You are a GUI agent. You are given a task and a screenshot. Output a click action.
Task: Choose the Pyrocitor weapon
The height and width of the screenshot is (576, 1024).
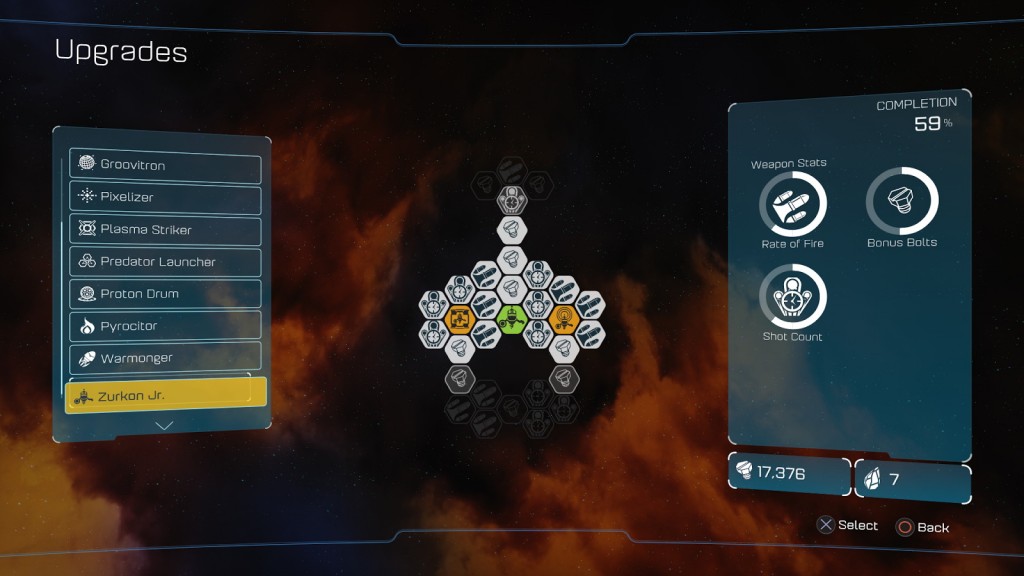coord(165,326)
